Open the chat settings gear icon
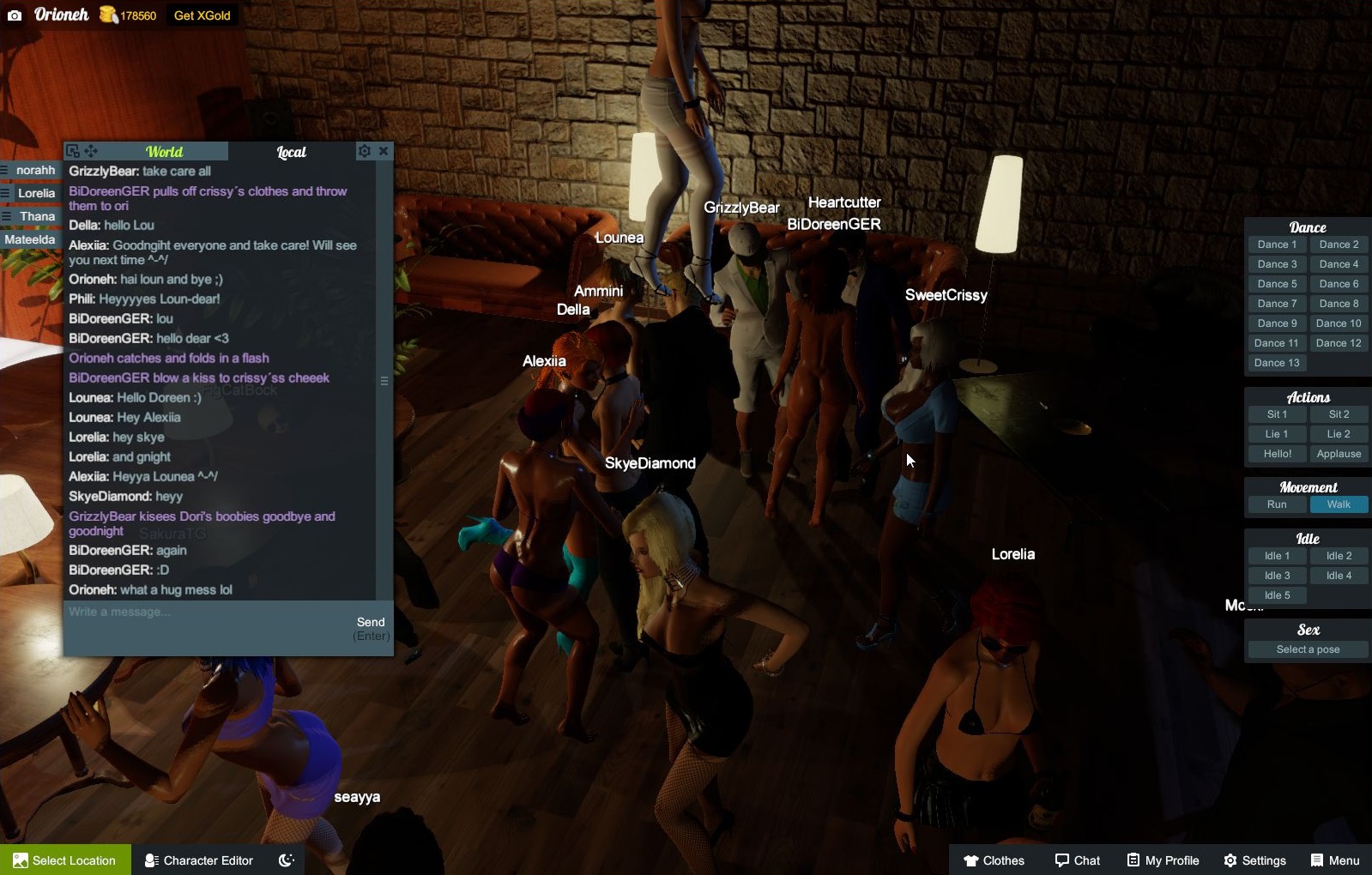 point(365,150)
